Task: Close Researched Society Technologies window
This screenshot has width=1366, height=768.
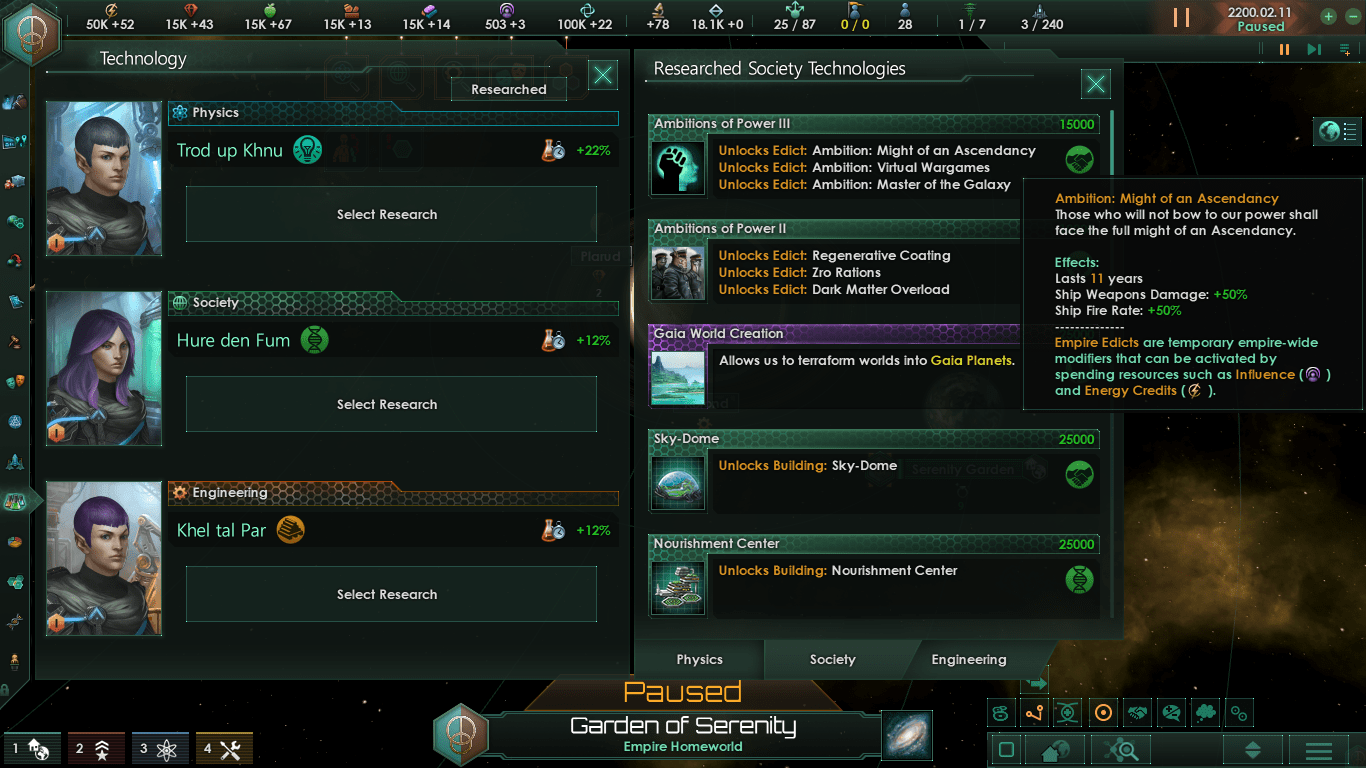Action: 1096,84
